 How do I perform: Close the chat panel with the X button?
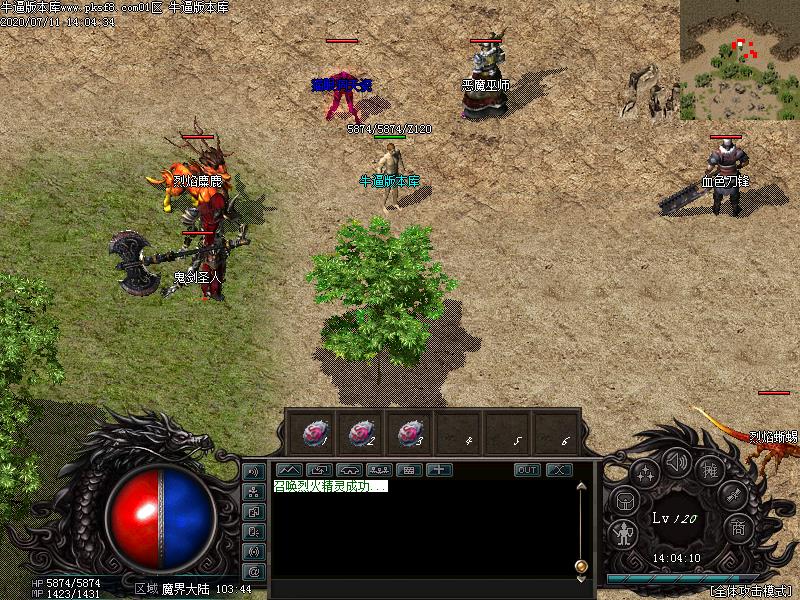coord(558,470)
